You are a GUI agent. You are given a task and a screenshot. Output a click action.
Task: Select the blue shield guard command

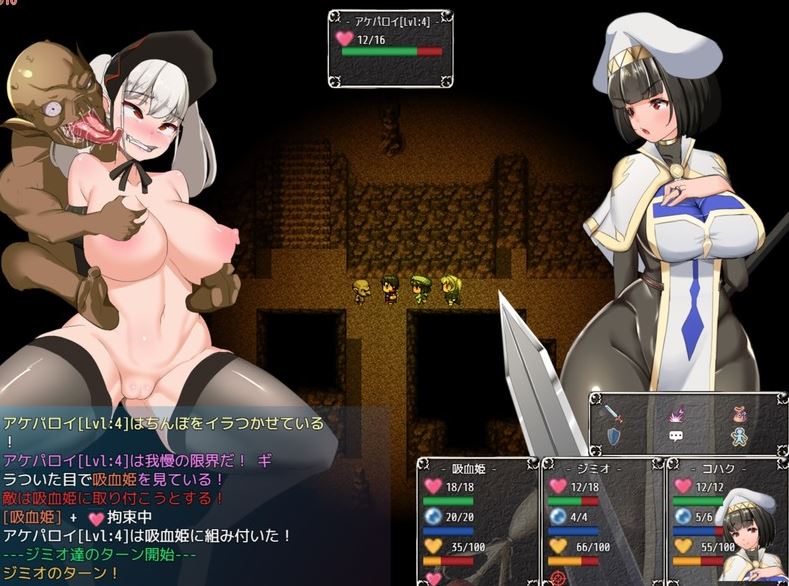612,437
